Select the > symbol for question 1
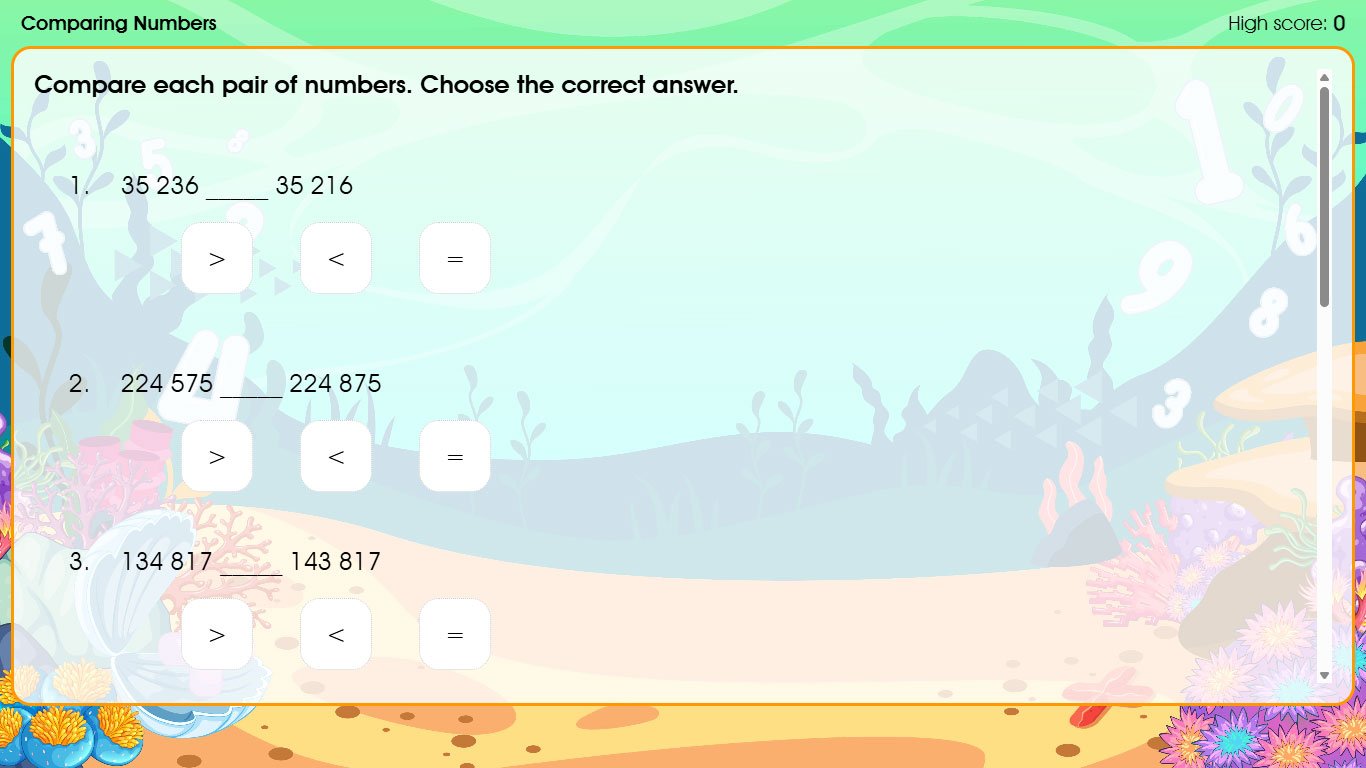Screen dimensions: 1366x768 click(x=216, y=258)
